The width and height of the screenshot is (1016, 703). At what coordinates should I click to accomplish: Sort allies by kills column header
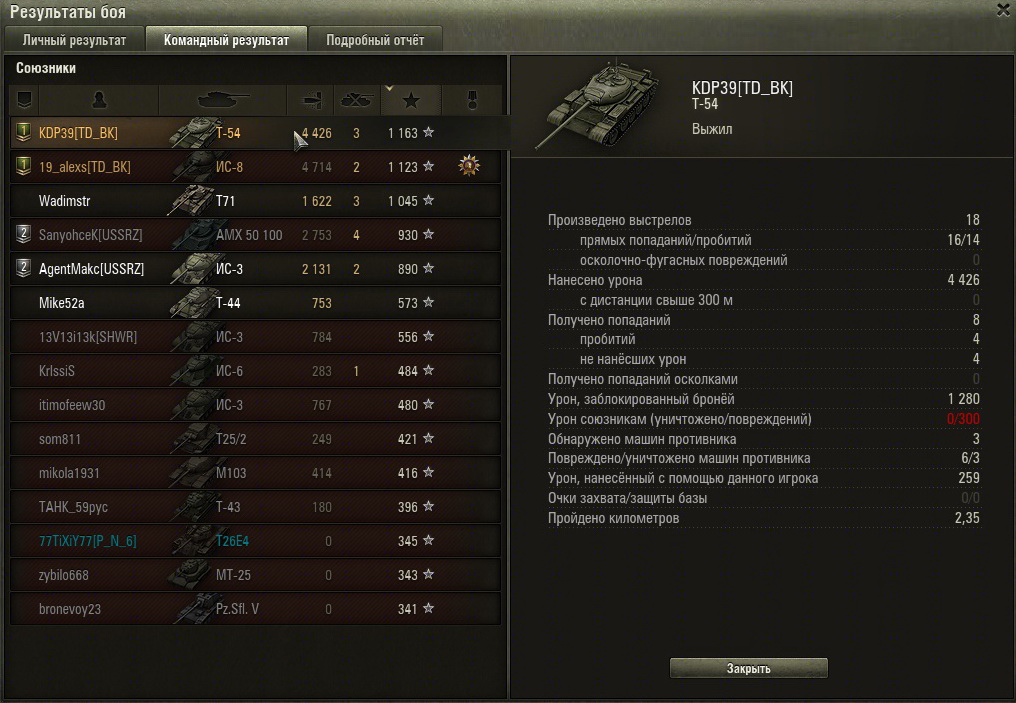tap(356, 100)
